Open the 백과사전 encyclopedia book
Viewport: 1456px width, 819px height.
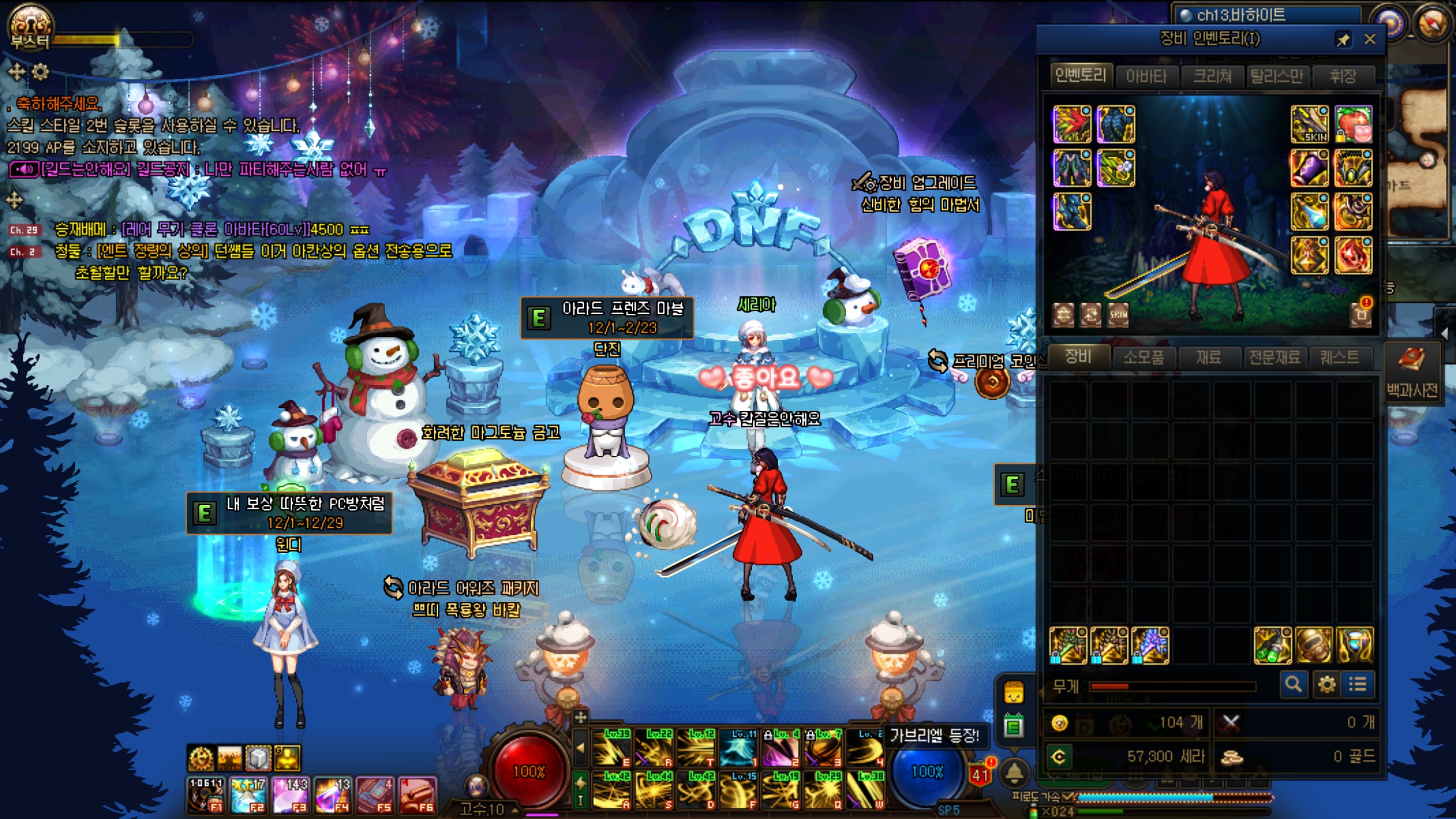[x=1412, y=372]
